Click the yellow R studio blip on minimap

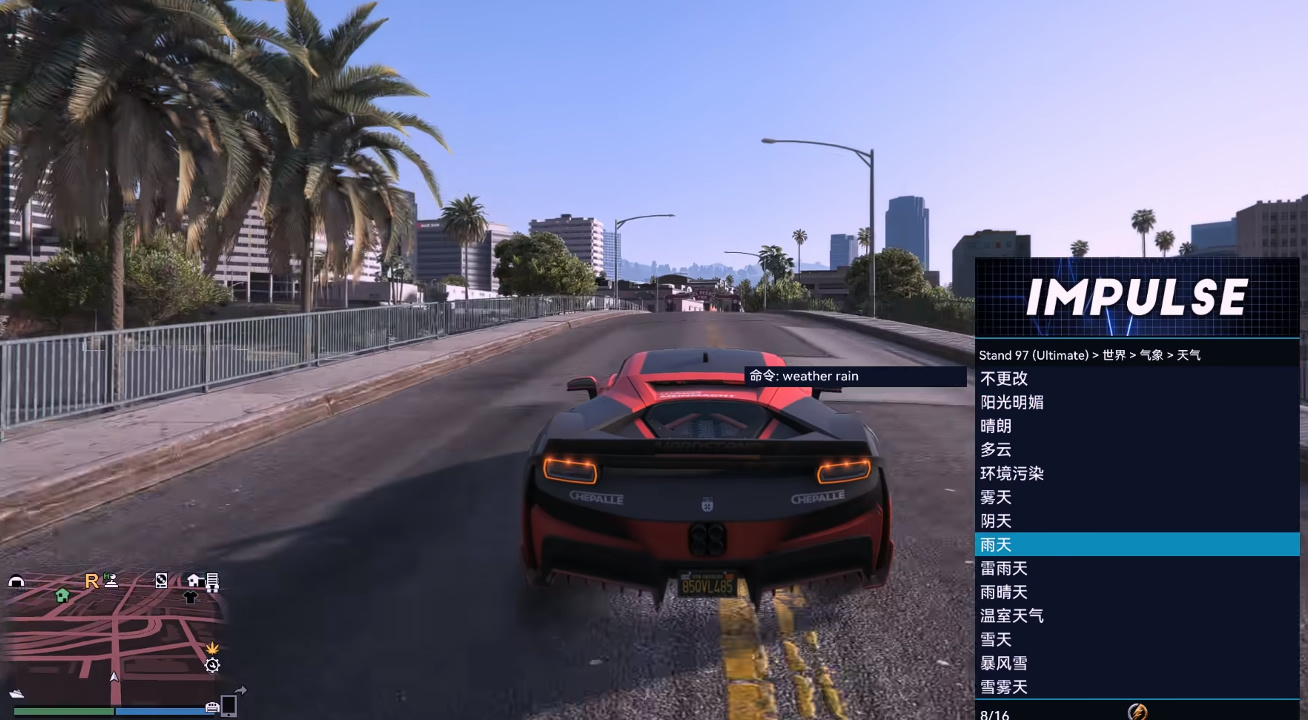coord(91,581)
